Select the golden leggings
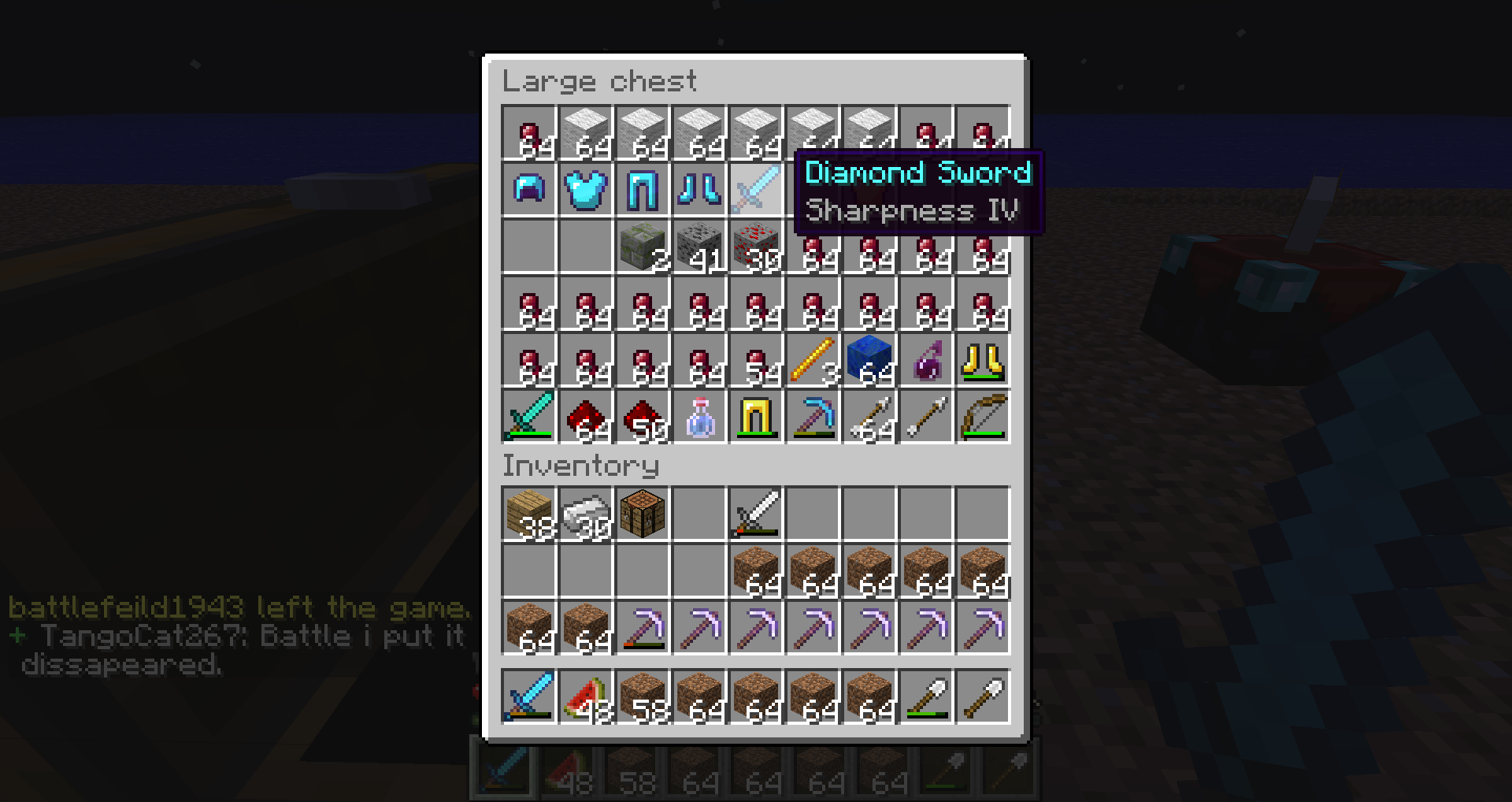The image size is (1512, 802). click(x=756, y=417)
